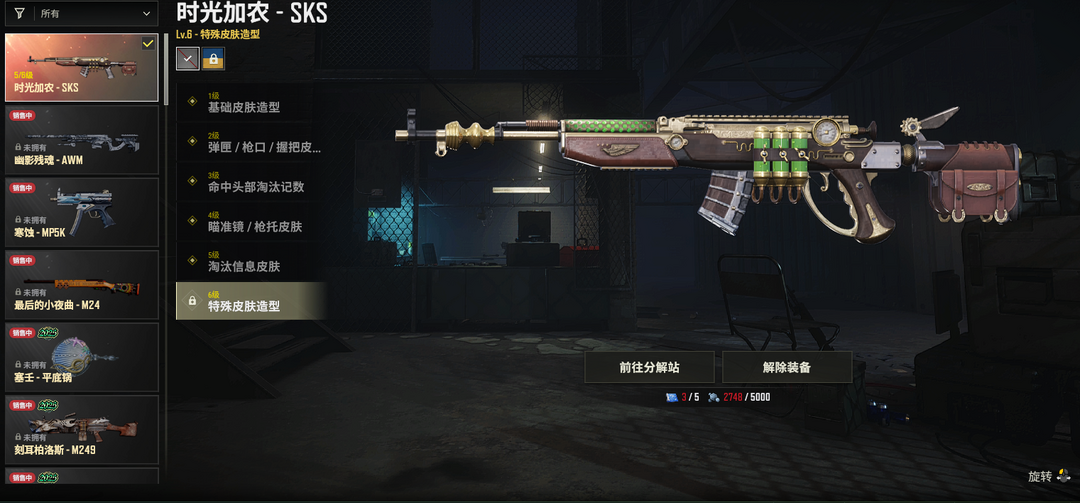This screenshot has width=1080, height=503.
Task: Click the 前往分解站 button
Action: click(x=649, y=367)
